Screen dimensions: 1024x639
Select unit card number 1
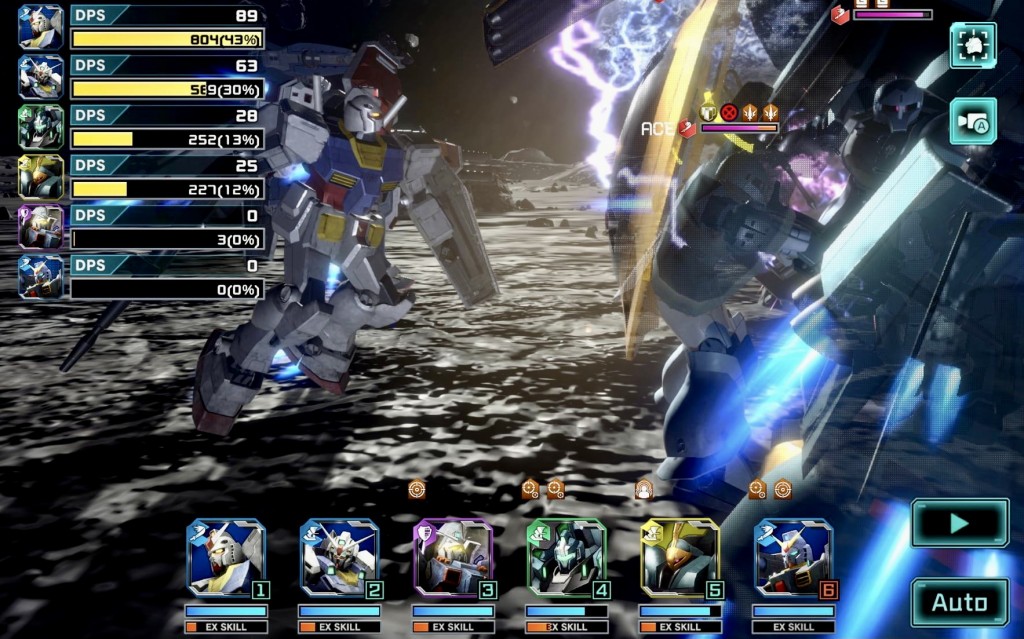[226, 558]
